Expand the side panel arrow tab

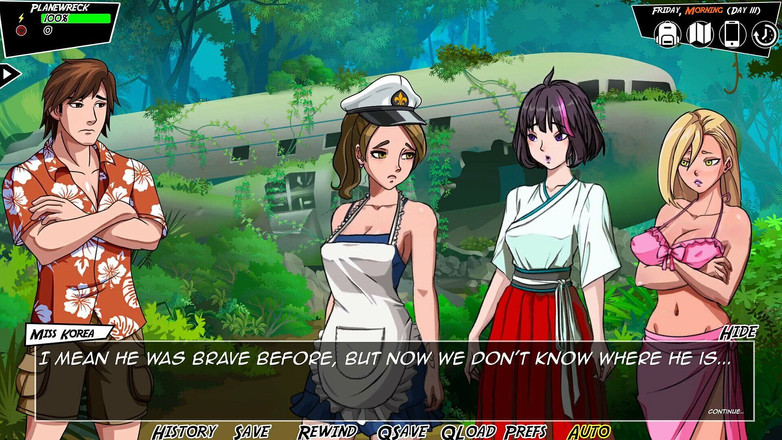click(x=9, y=73)
